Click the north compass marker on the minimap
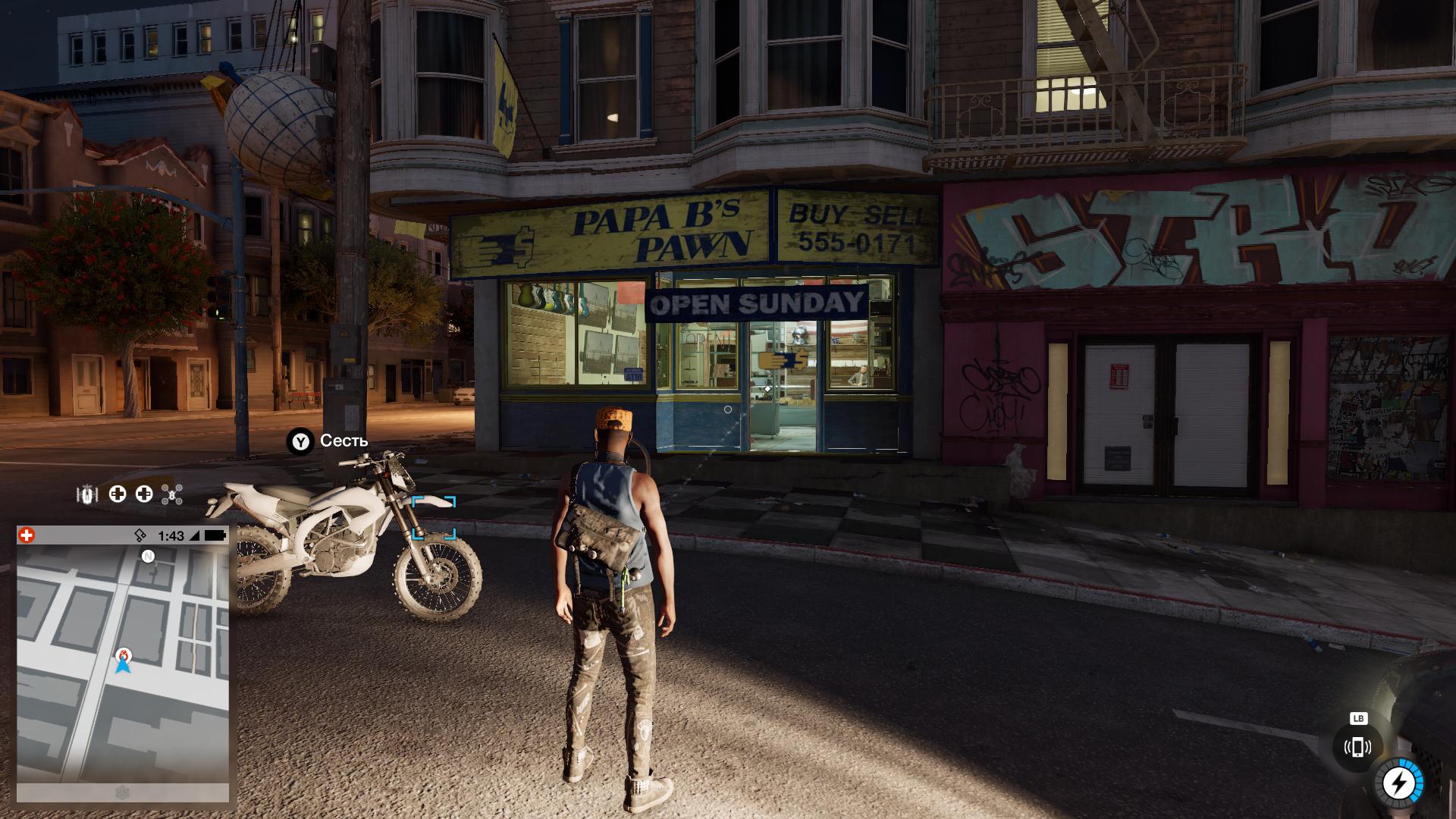This screenshot has height=819, width=1456. pyautogui.click(x=148, y=557)
